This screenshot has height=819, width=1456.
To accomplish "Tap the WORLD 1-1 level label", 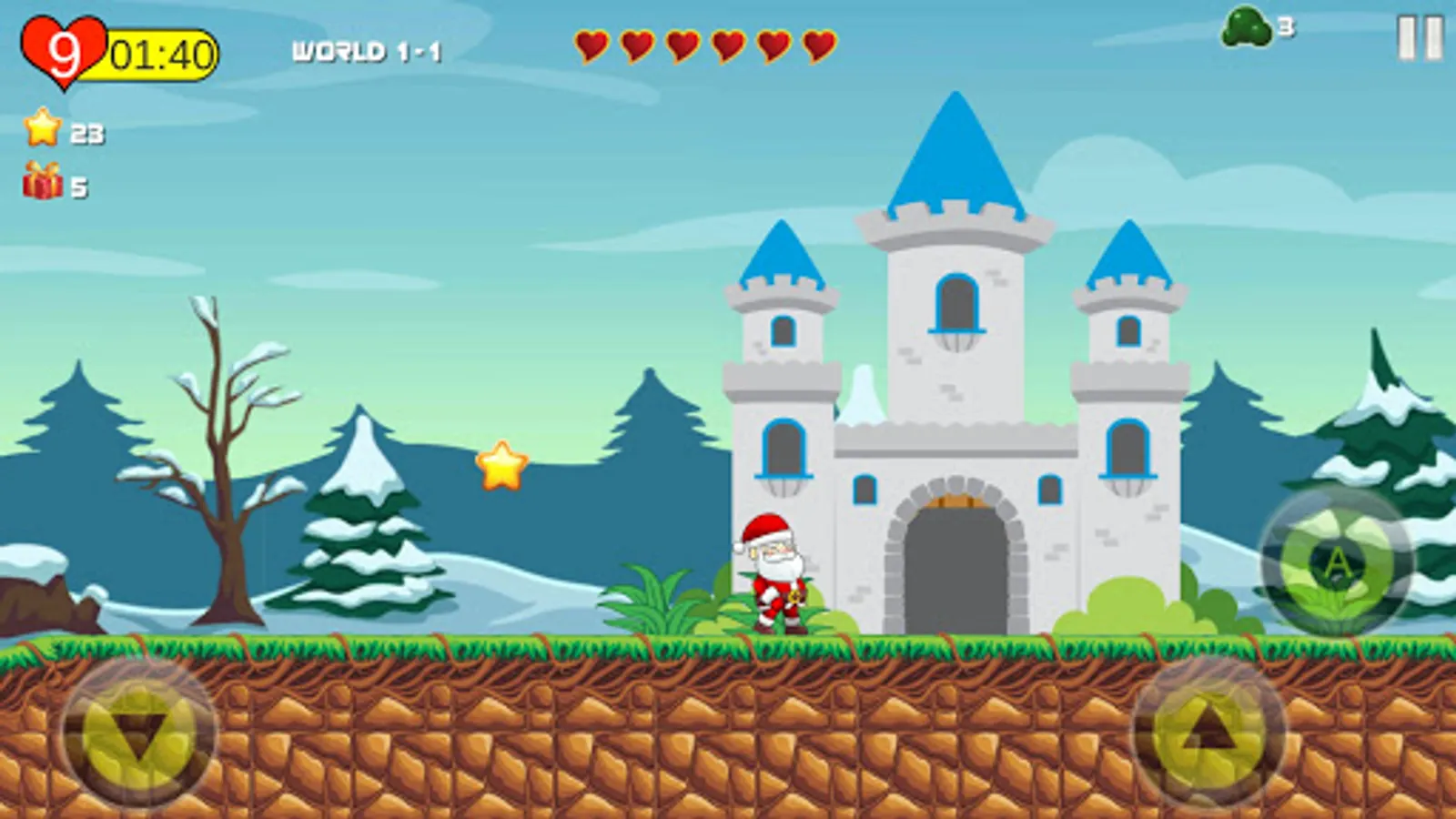I will point(366,49).
